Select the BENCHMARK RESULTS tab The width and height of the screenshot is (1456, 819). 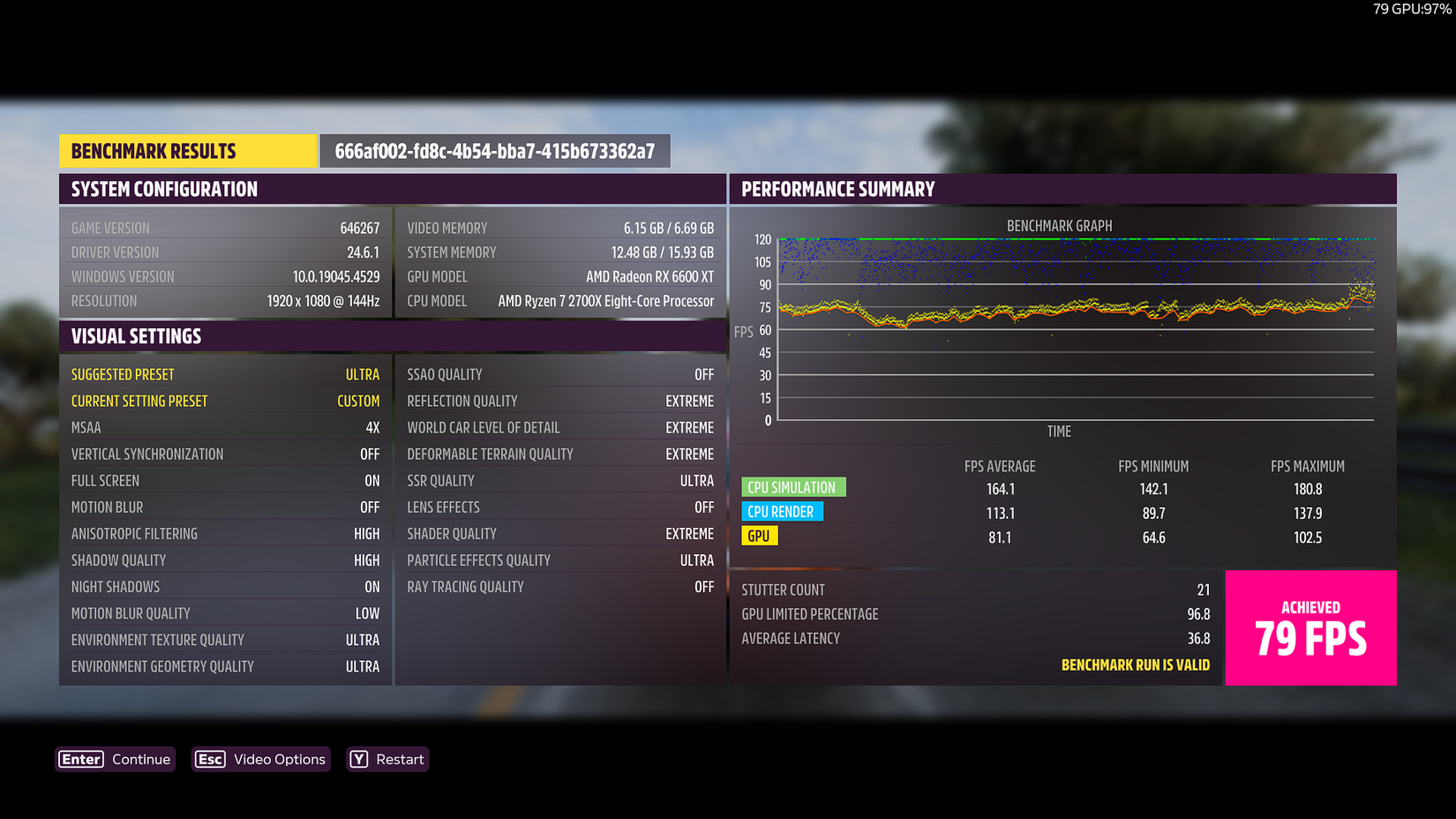pos(187,150)
